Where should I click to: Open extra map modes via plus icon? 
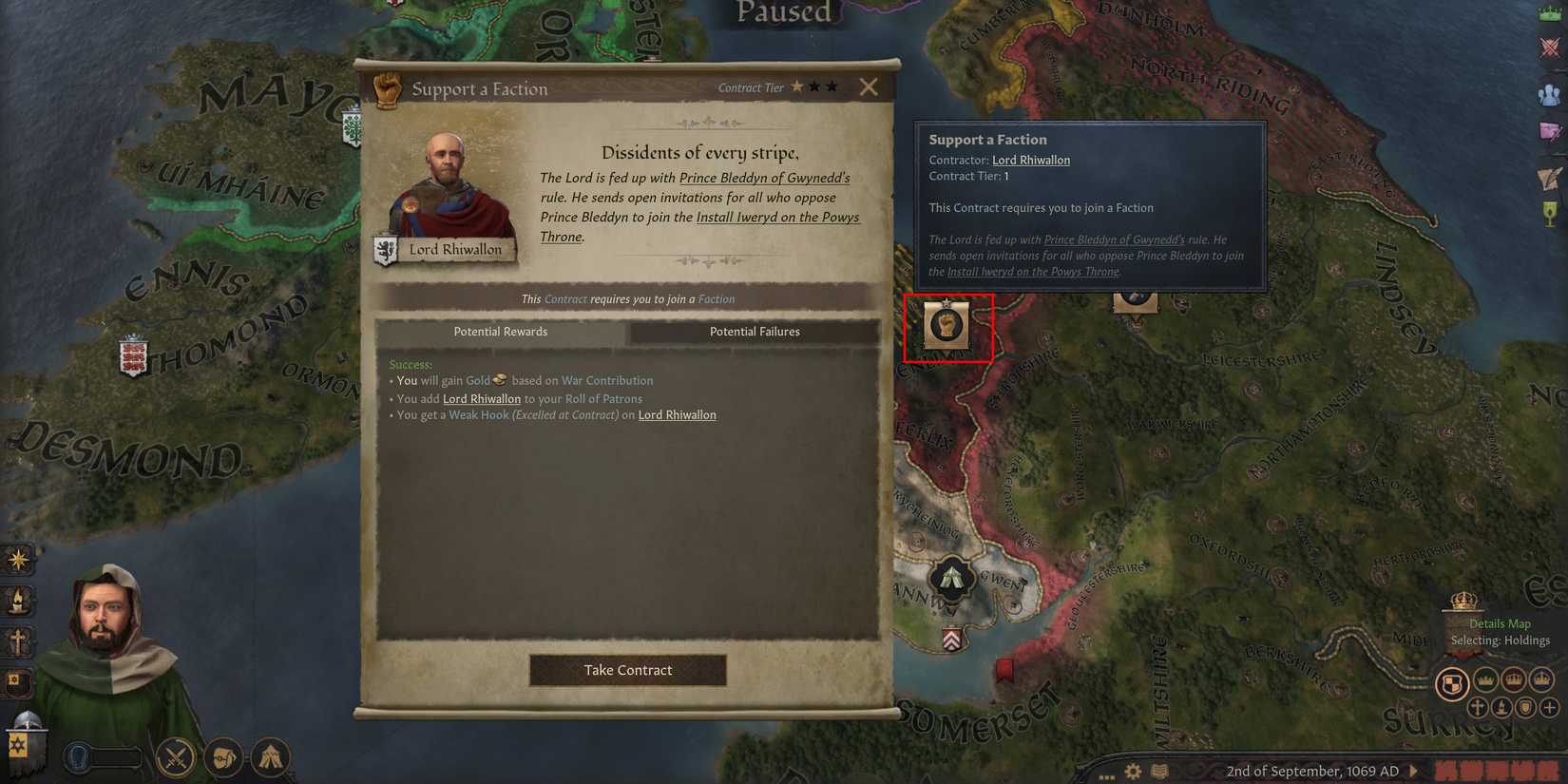pyautogui.click(x=1549, y=707)
